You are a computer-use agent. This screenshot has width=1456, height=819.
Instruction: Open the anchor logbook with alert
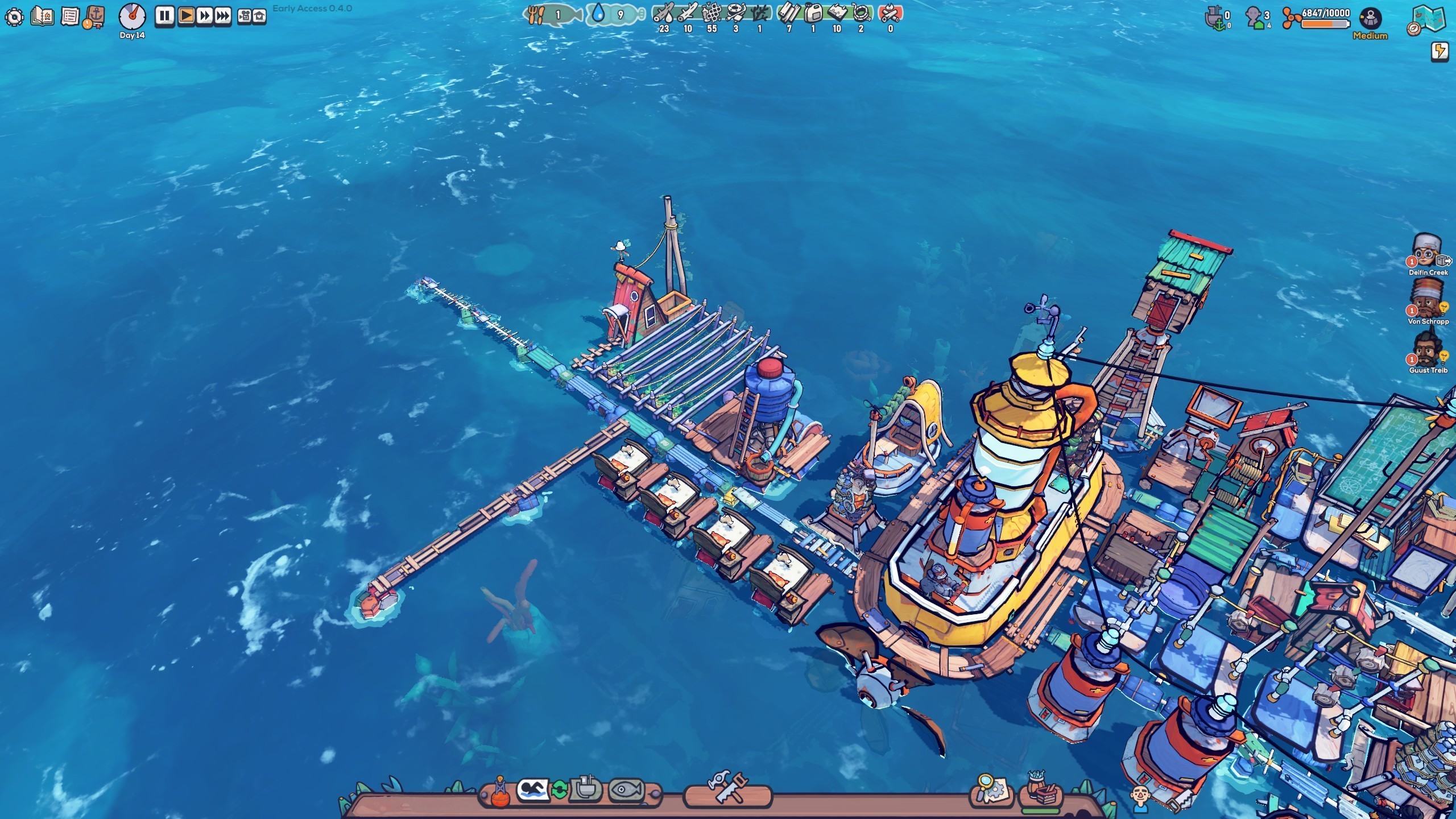94,17
